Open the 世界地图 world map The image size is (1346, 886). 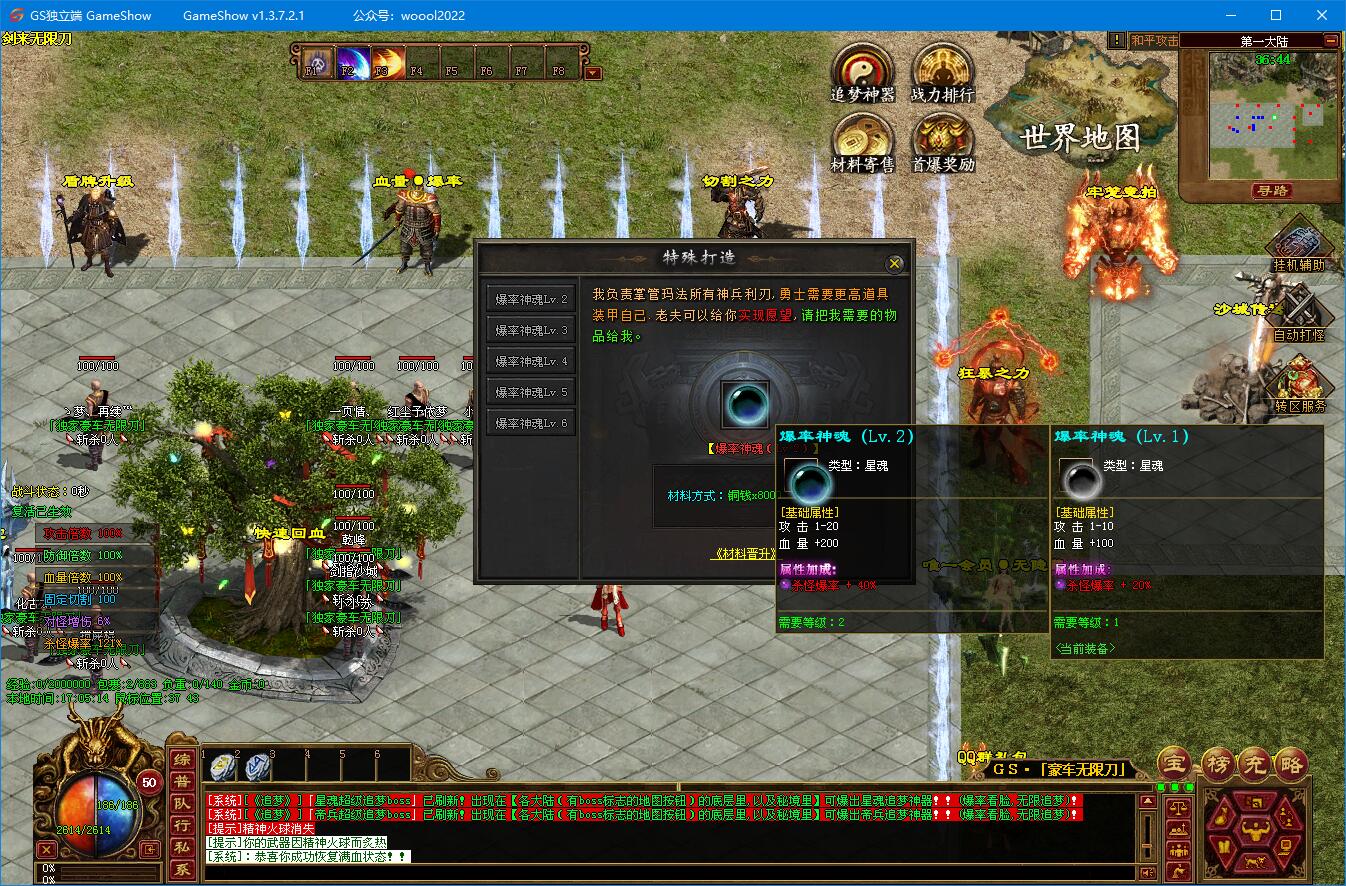(1080, 137)
